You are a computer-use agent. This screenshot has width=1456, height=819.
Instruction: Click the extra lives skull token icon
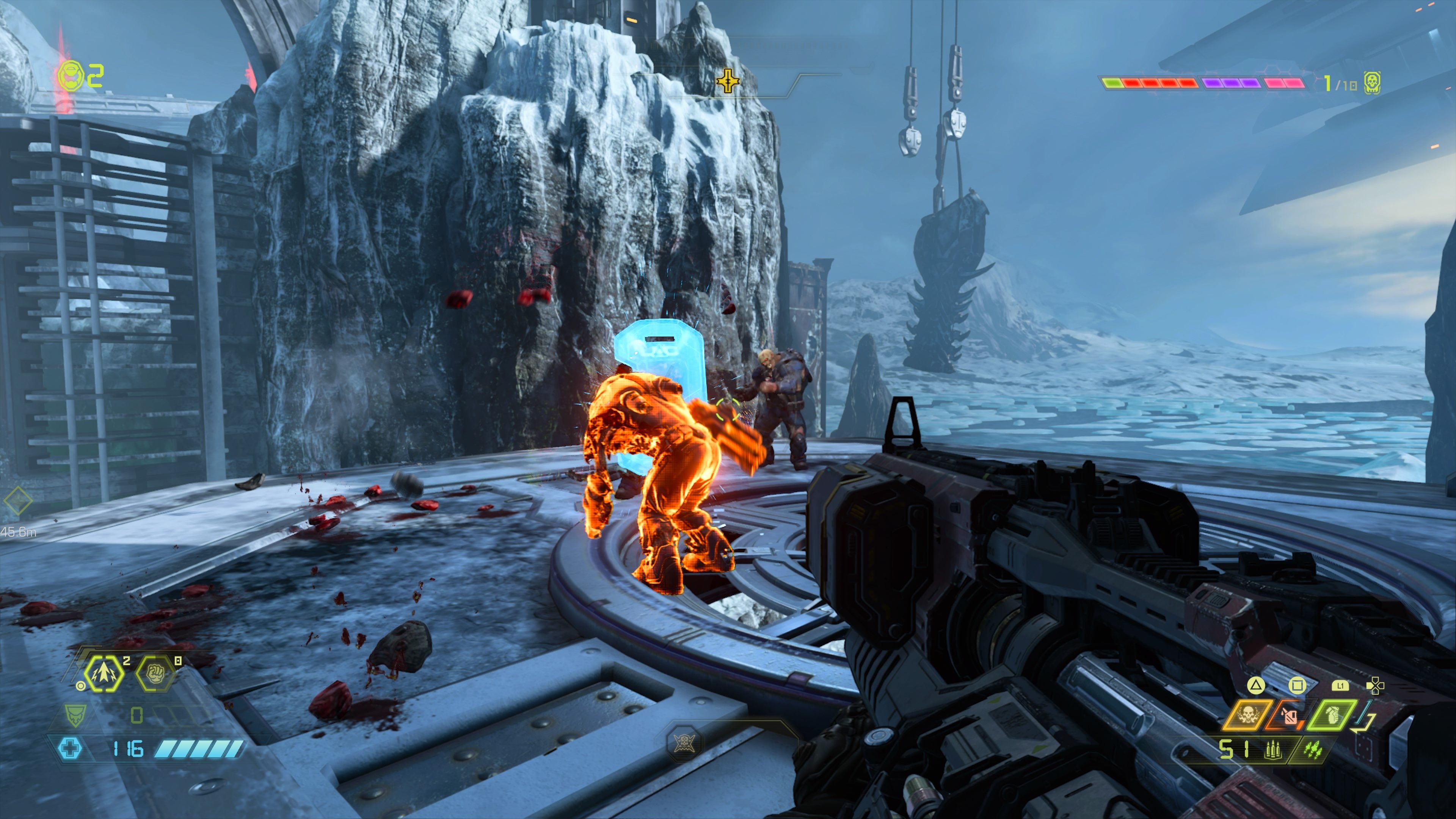(x=1372, y=83)
